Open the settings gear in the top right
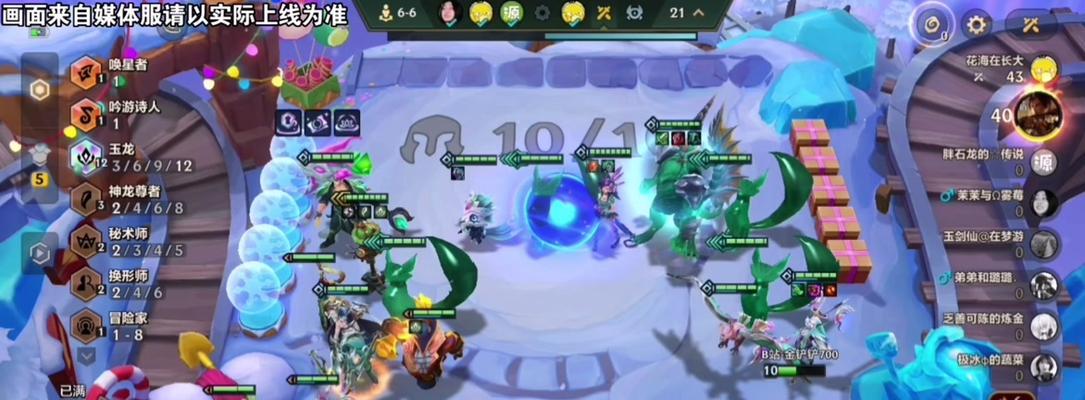 coord(976,25)
